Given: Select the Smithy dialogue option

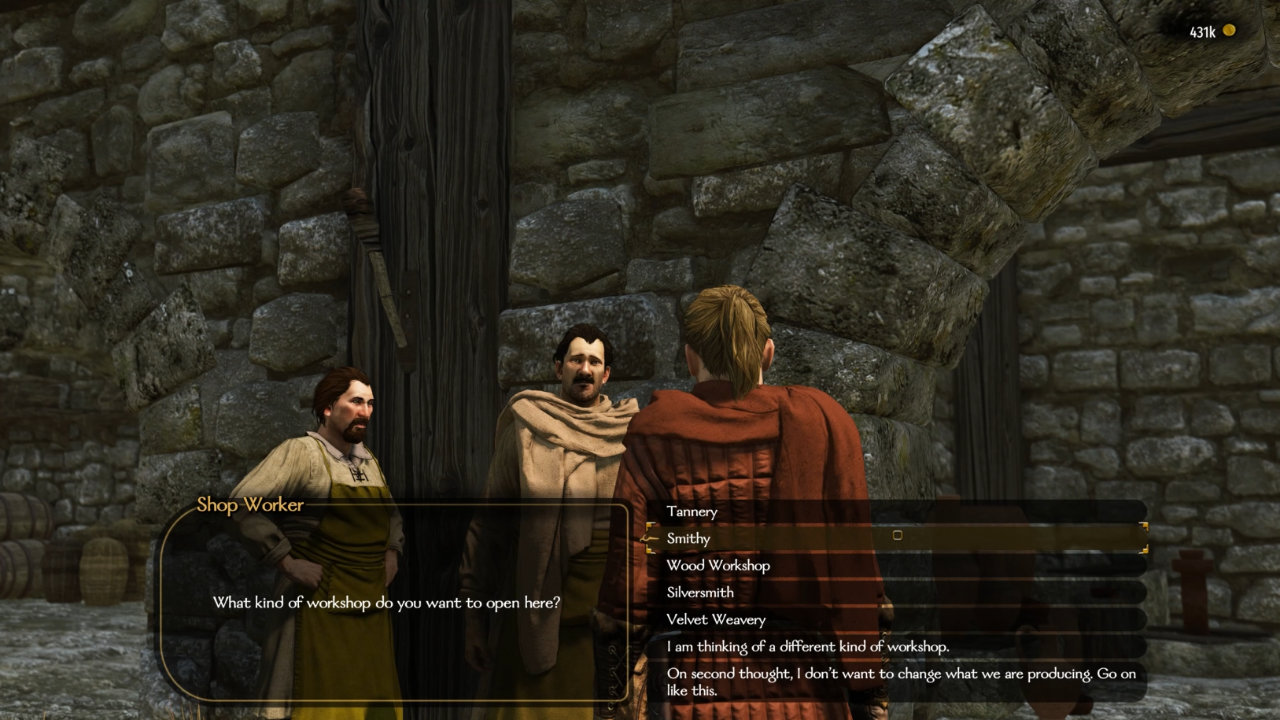Looking at the screenshot, I should coord(691,538).
